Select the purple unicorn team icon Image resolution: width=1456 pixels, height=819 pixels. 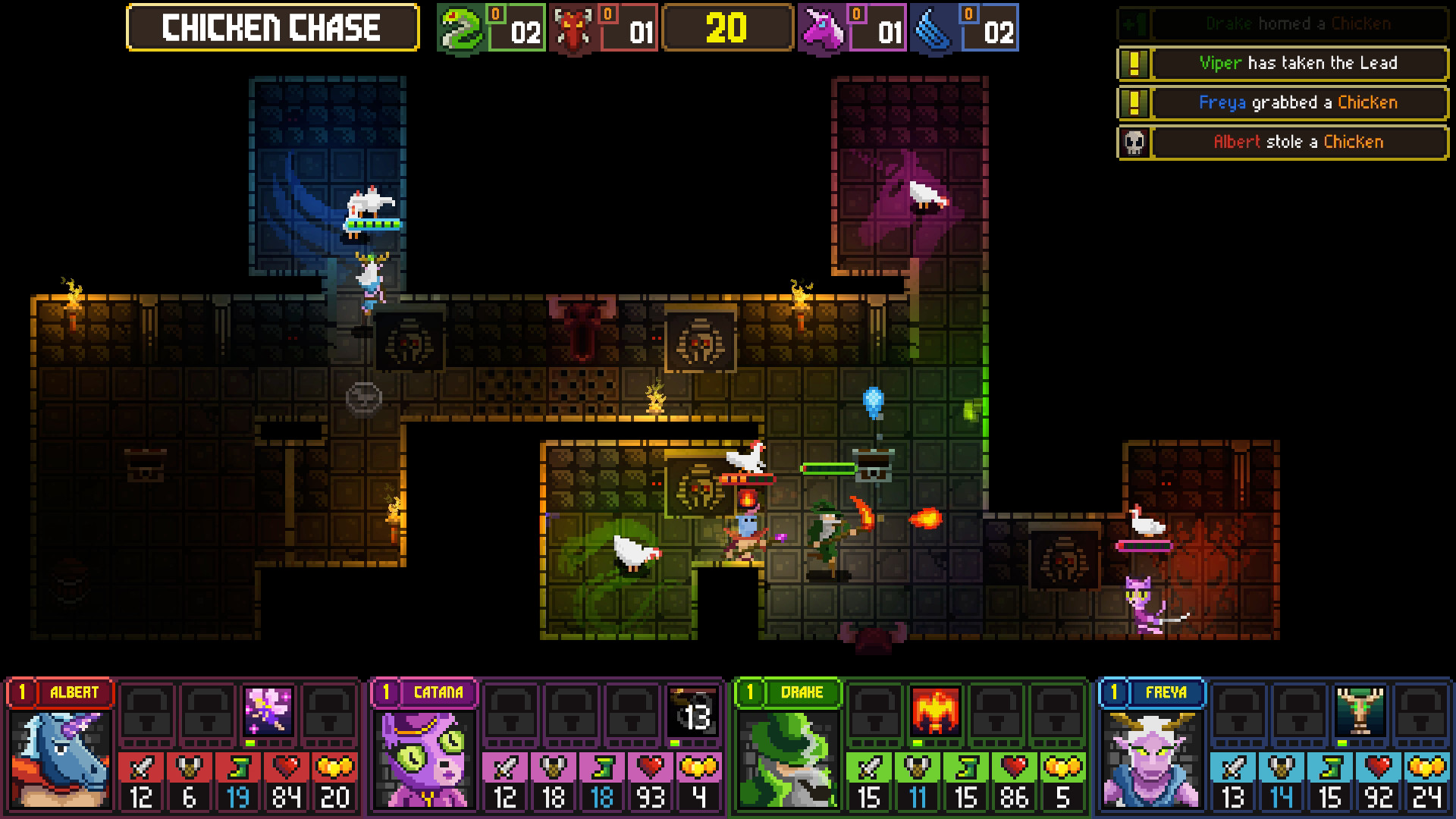coord(821,29)
